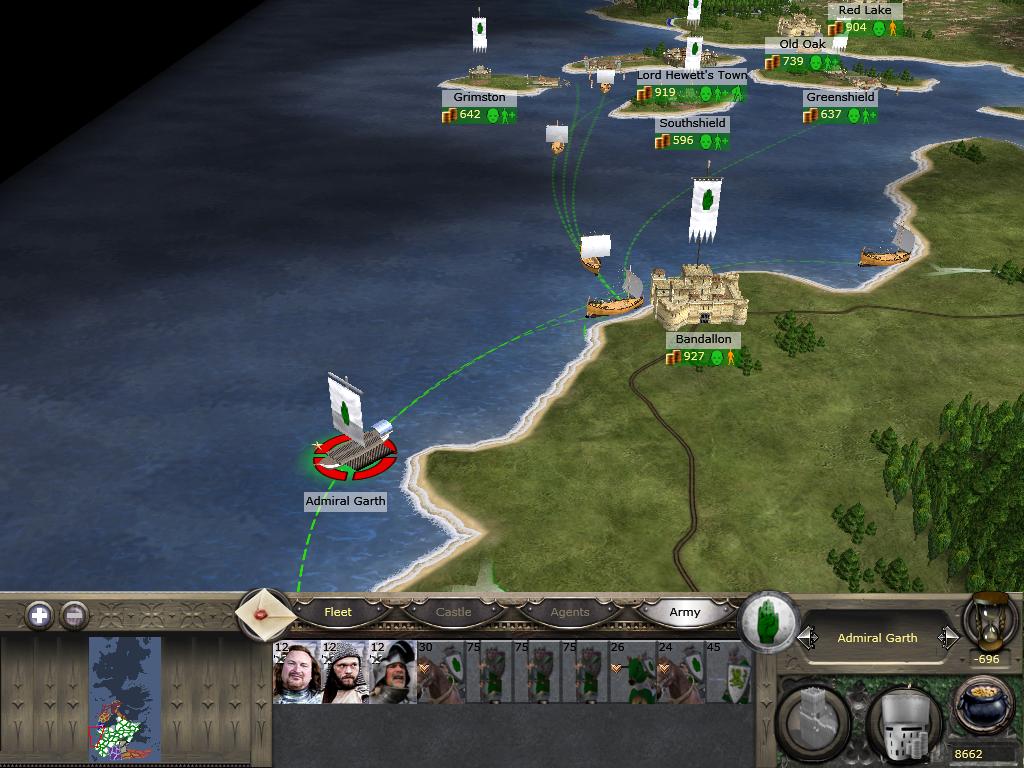Viewport: 1024px width, 768px height.
Task: Select the steel-helmeted general unit card
Action: (394, 673)
